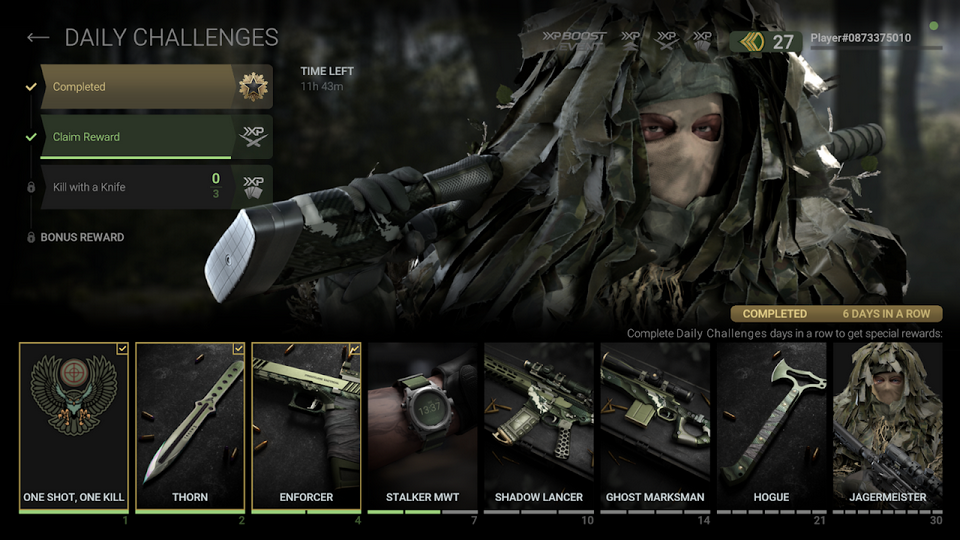Open the Player#0873375010 profile

coord(860,38)
